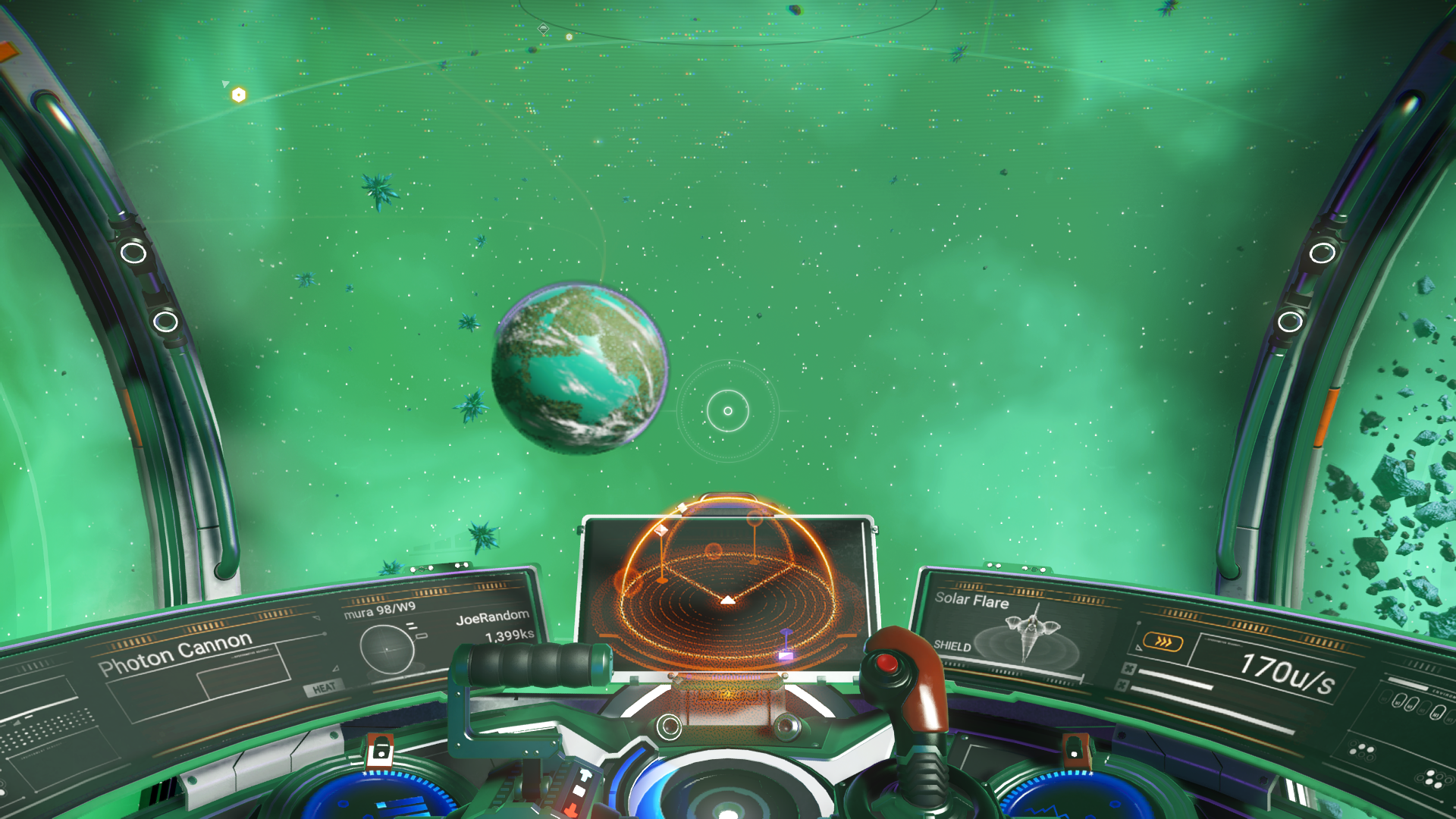The height and width of the screenshot is (819, 1456).
Task: Click the targeting reticle in the center viewport
Action: tap(726, 409)
